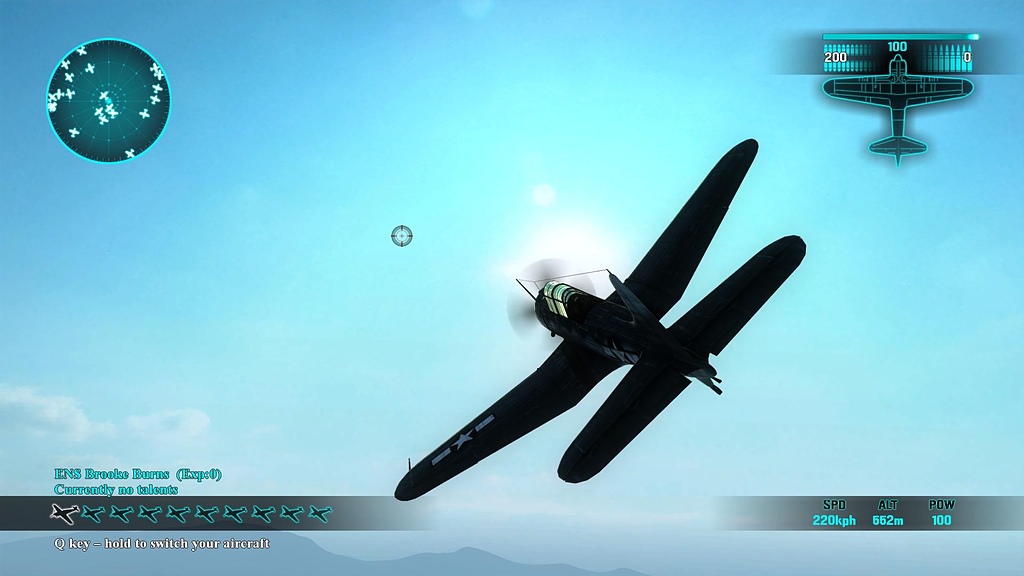
Task: Click the circular radar minimap
Action: coord(108,101)
